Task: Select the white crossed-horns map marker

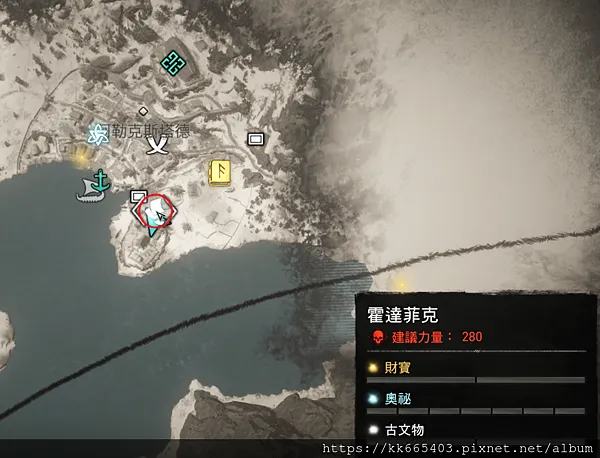Action: (156, 145)
